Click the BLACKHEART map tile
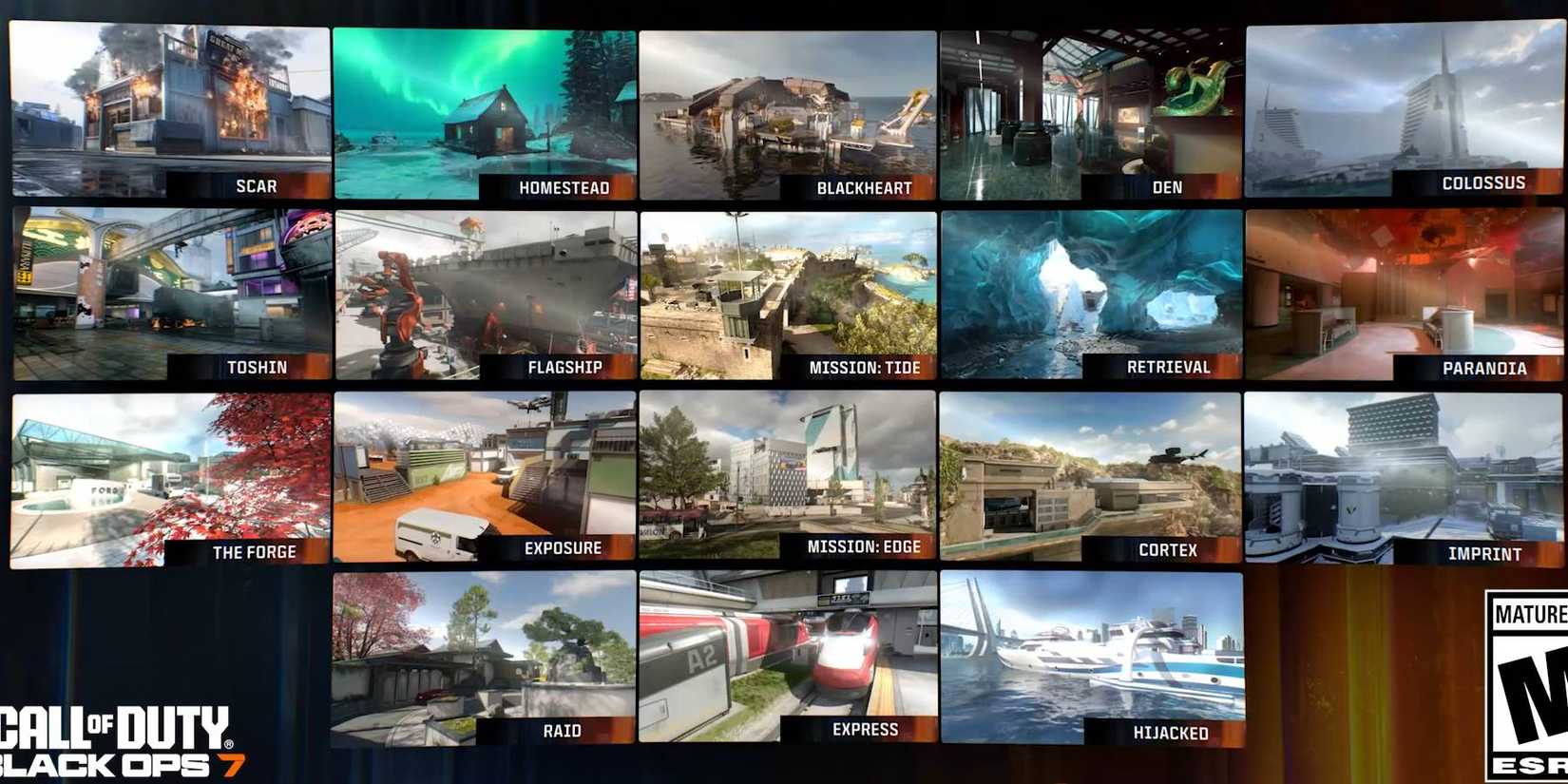 pyautogui.click(x=789, y=105)
